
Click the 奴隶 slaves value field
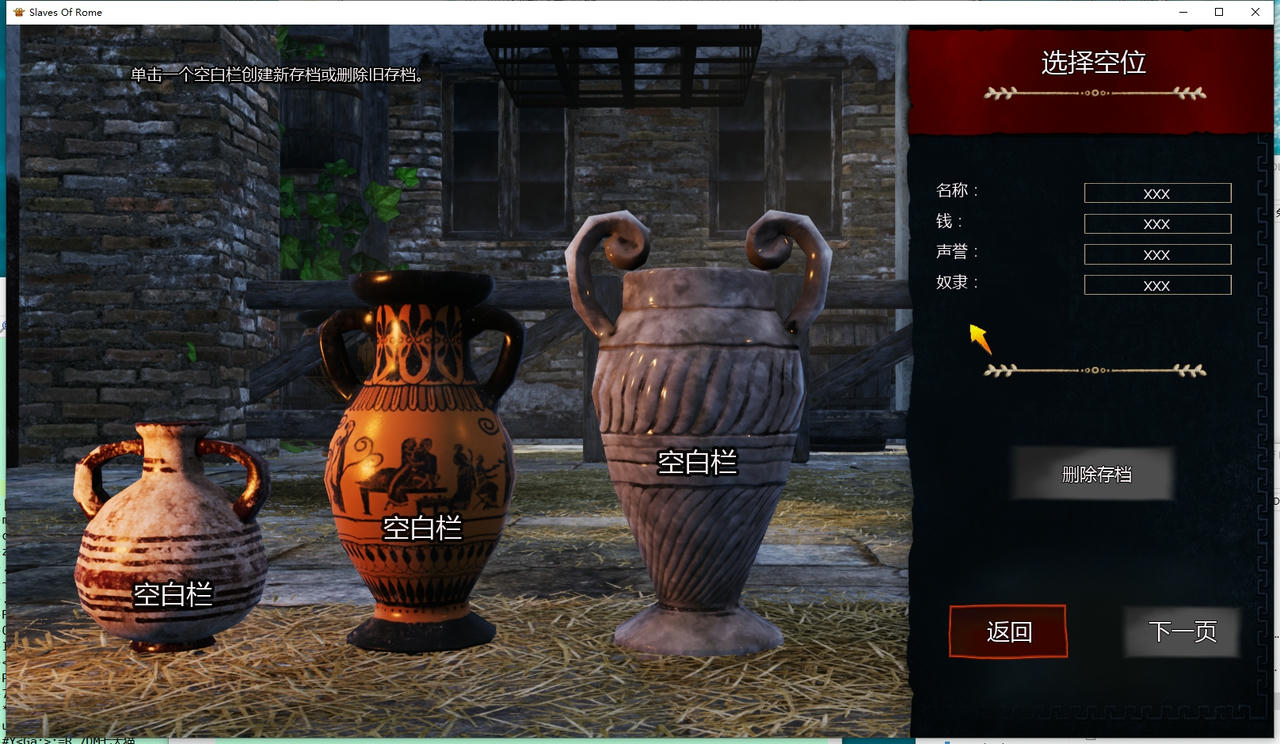coord(1157,285)
